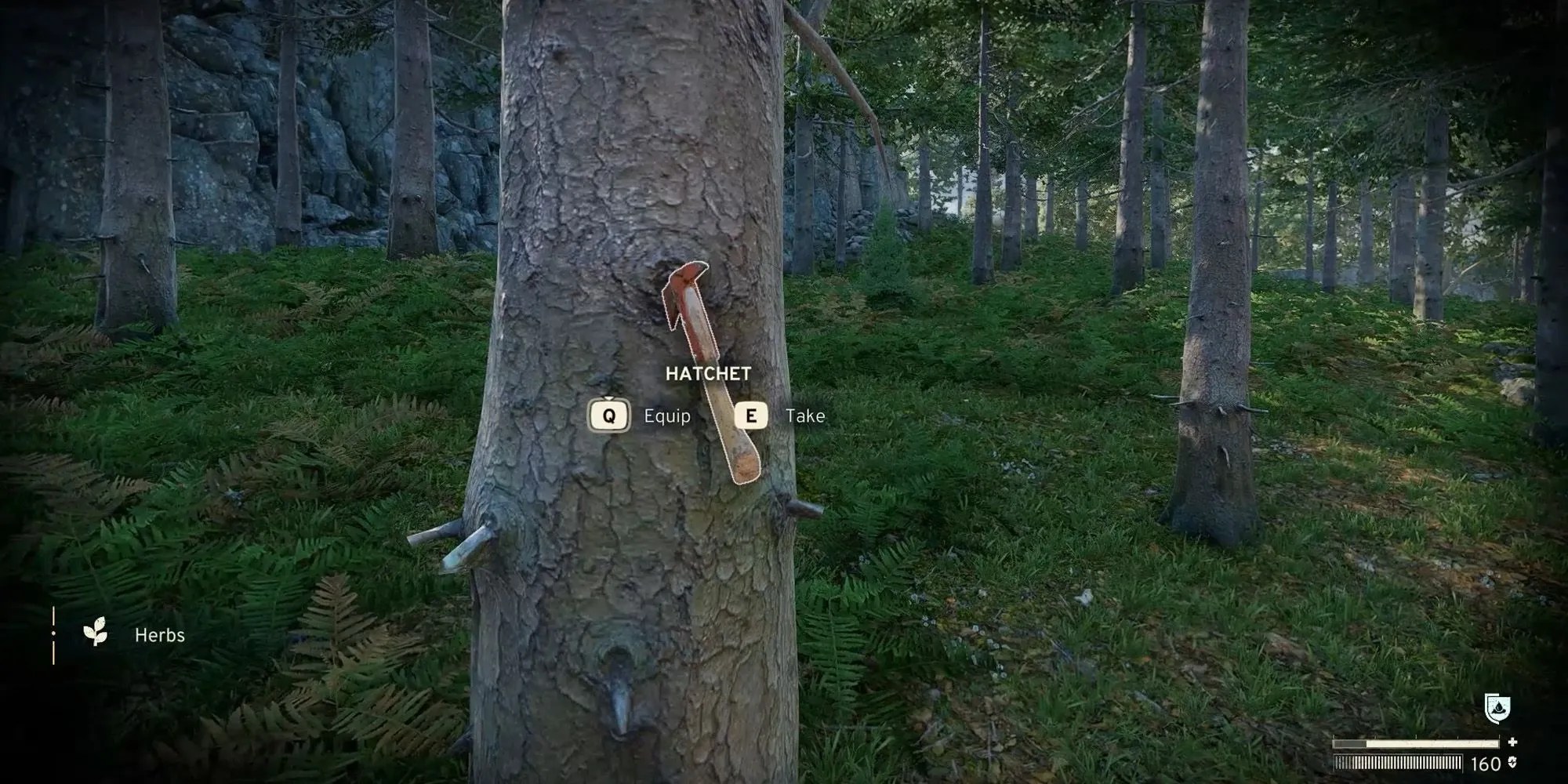Click the leaf sprout symbol near Herbs label
This screenshot has width=1568, height=784.
pyautogui.click(x=95, y=631)
